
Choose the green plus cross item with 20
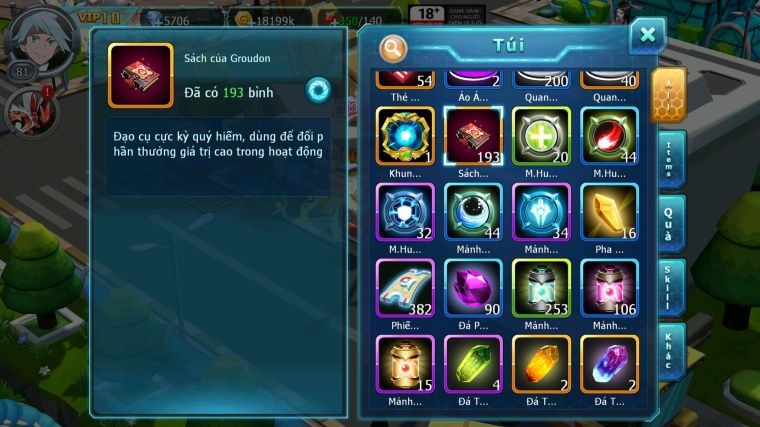point(541,136)
